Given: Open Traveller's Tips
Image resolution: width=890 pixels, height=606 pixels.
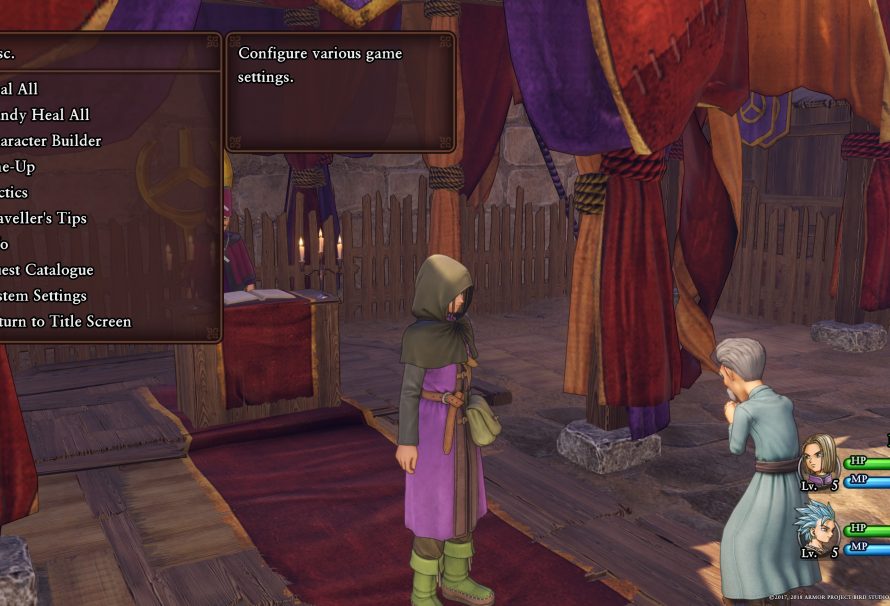Looking at the screenshot, I should click(43, 218).
